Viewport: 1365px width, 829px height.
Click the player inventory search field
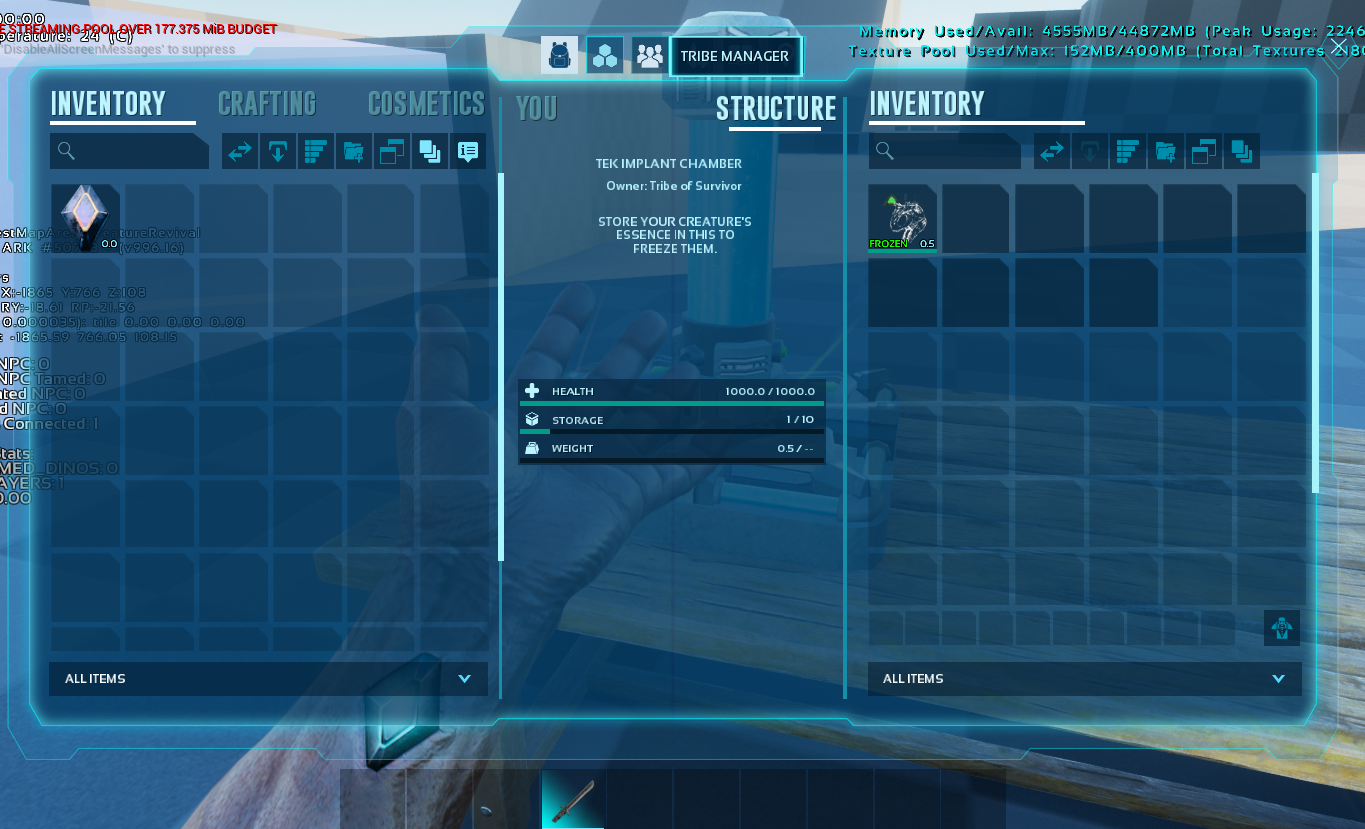[x=130, y=151]
